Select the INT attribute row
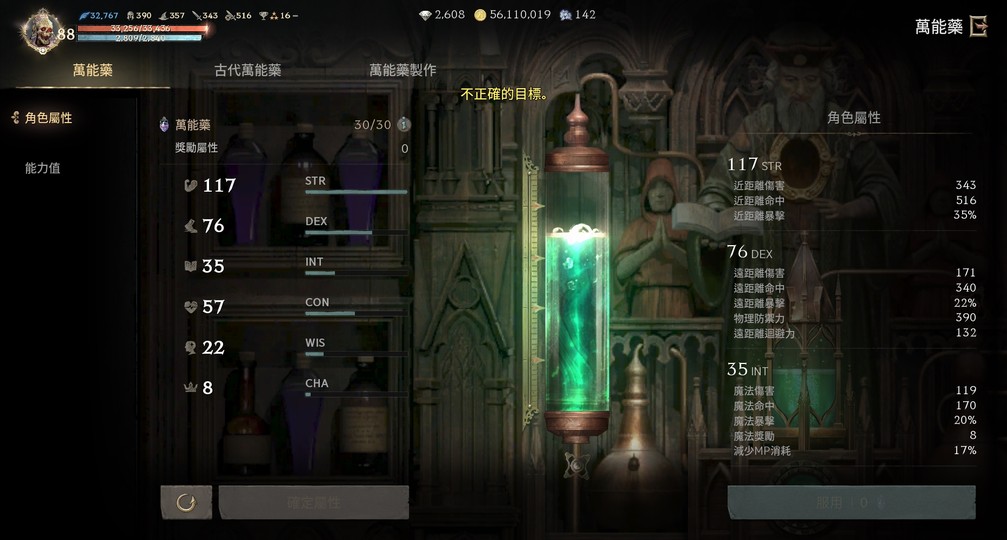This screenshot has height=540, width=1007. (x=295, y=266)
